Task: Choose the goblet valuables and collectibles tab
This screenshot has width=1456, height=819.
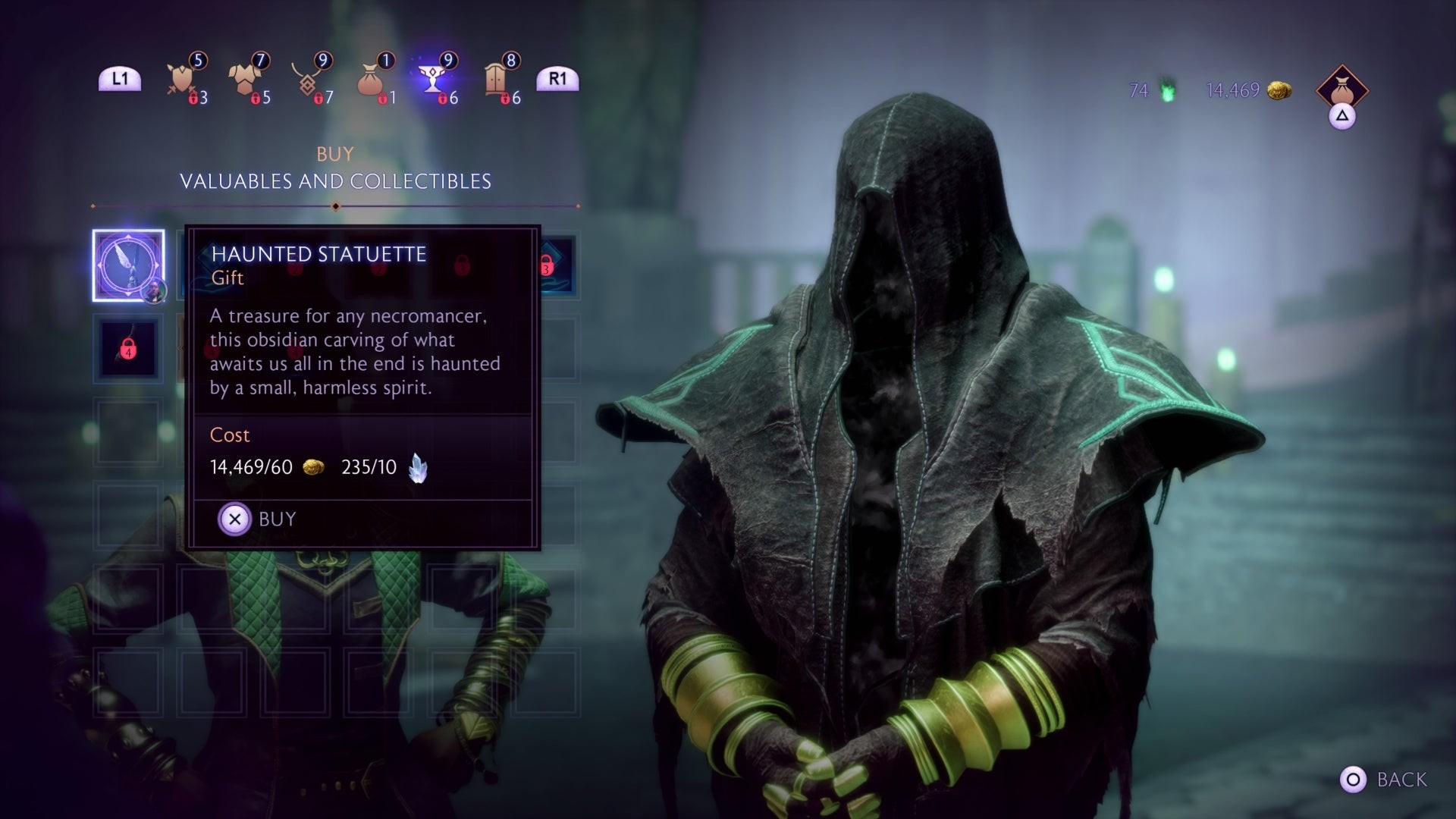Action: [433, 80]
